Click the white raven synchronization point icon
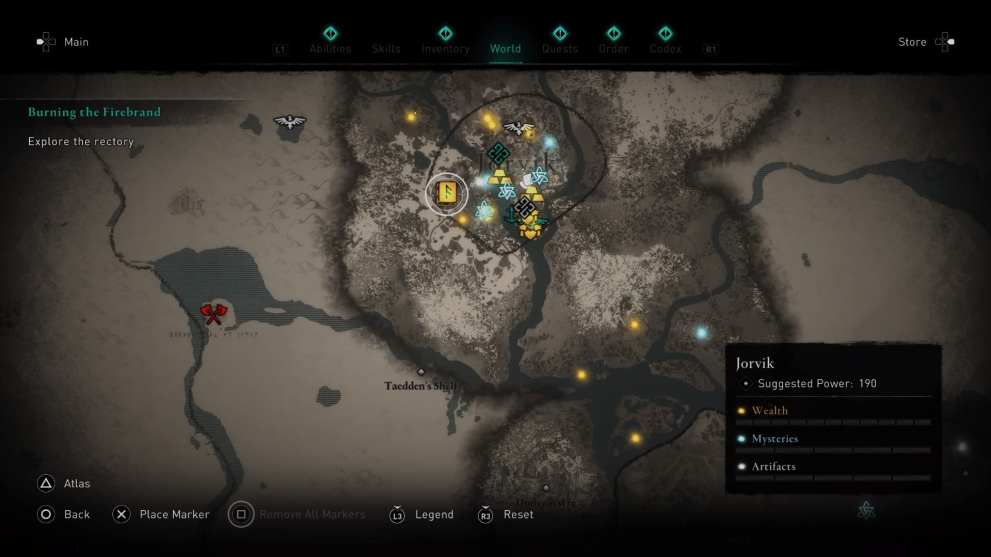Screen dimensions: 991x557 (x=290, y=122)
